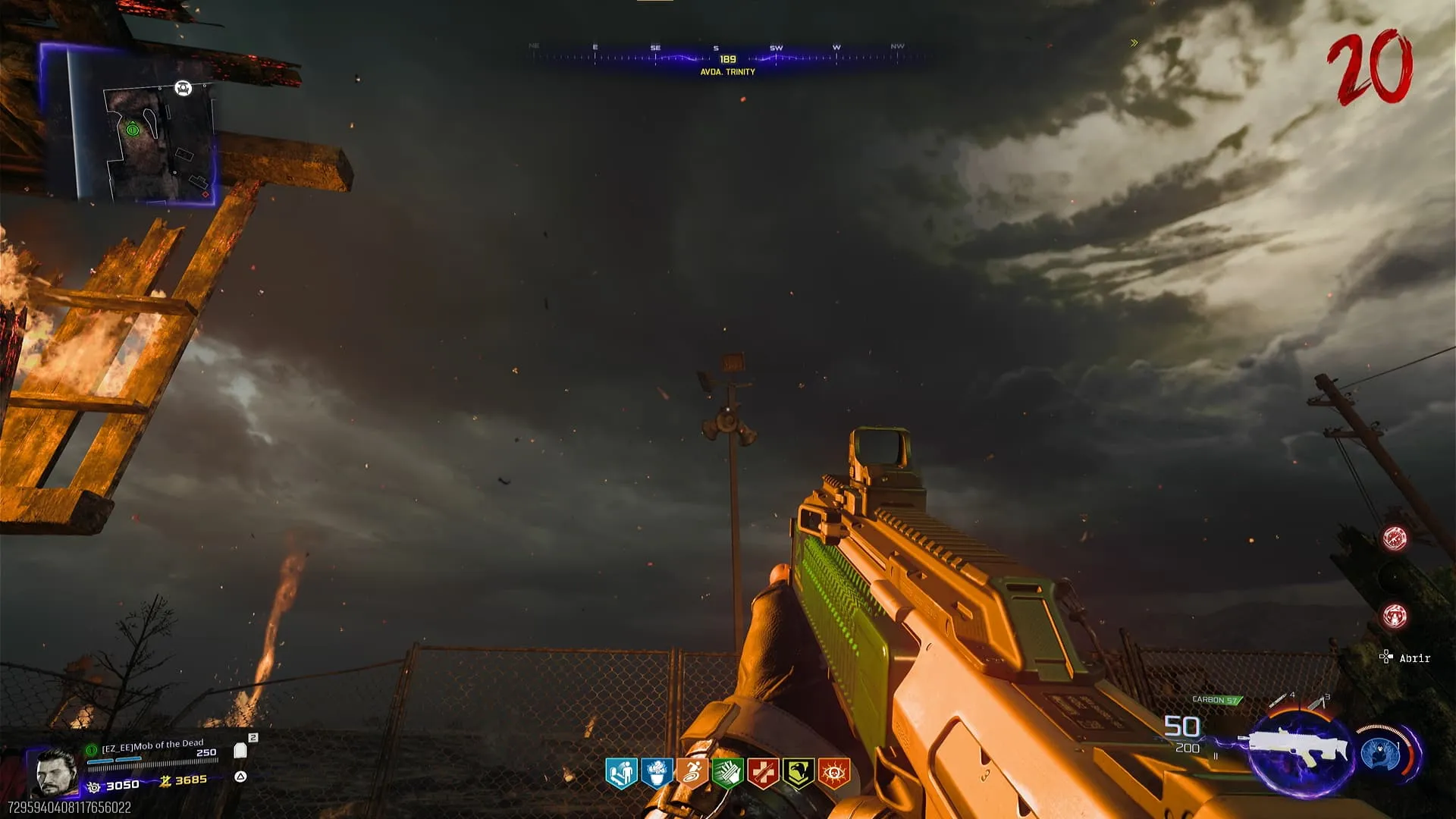Click the minimap panel

(x=127, y=123)
